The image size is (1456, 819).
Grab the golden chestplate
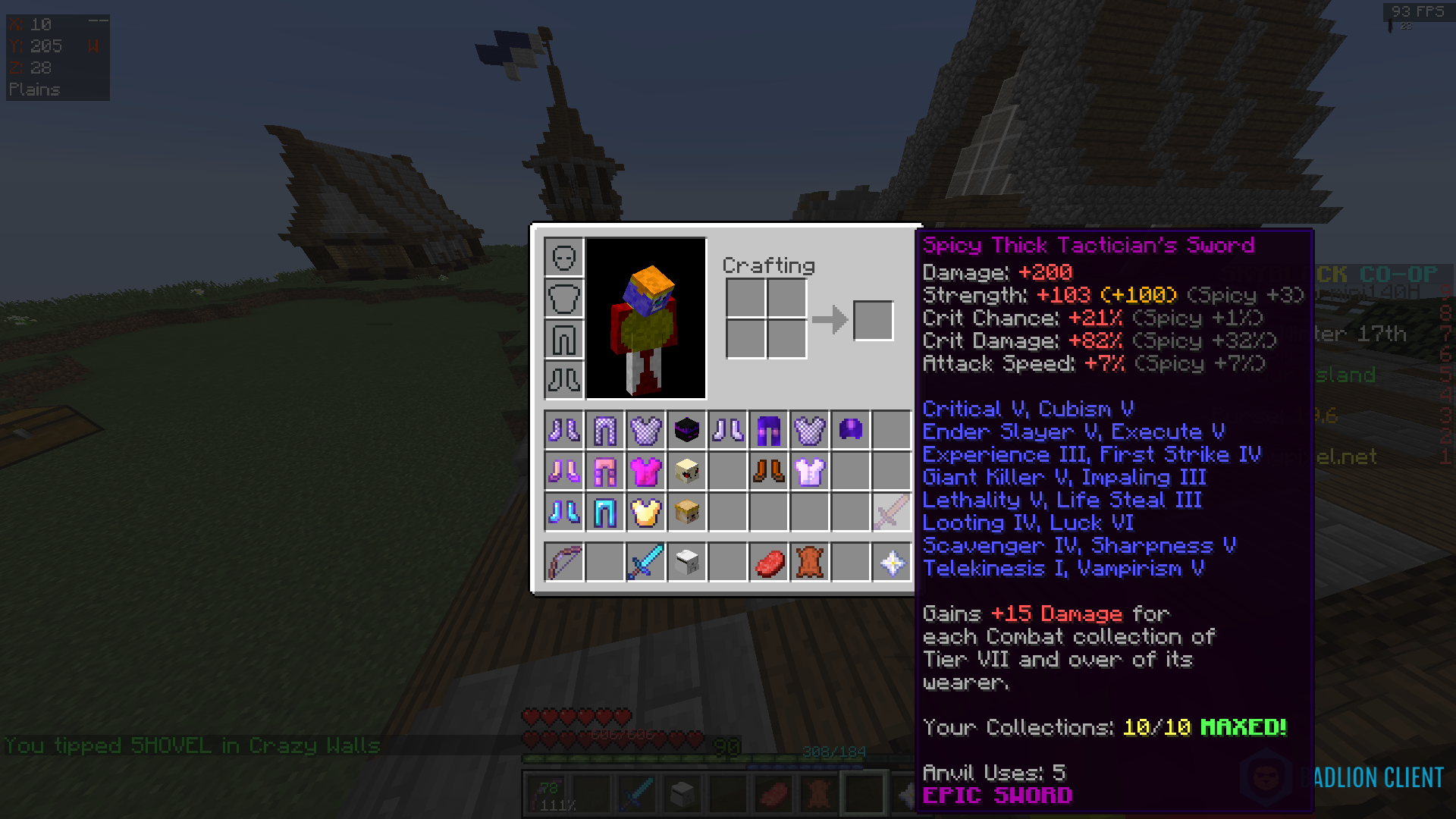(645, 513)
